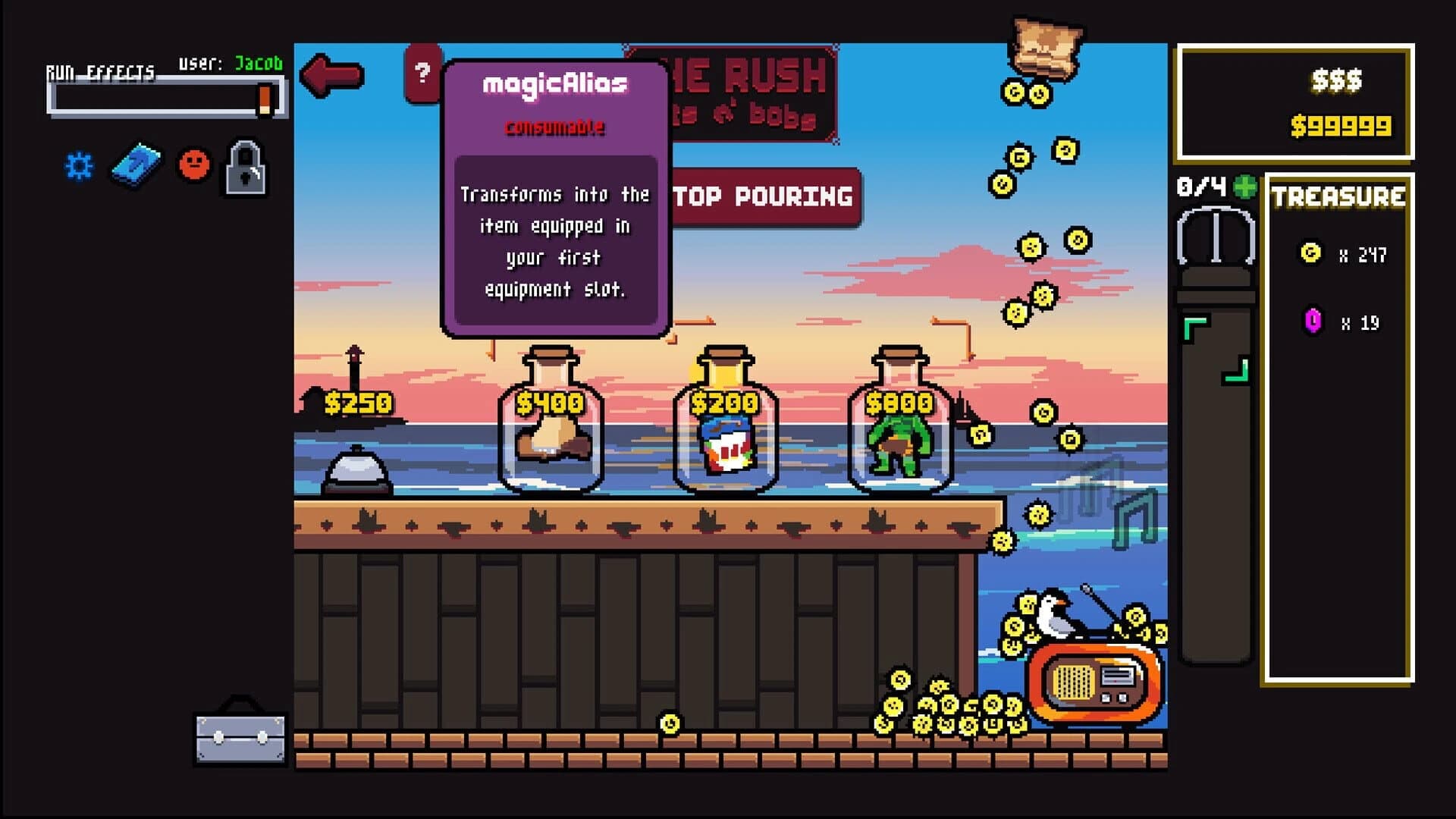The height and width of the screenshot is (819, 1456).
Task: Buy the $400 boot bottle
Action: [550, 436]
